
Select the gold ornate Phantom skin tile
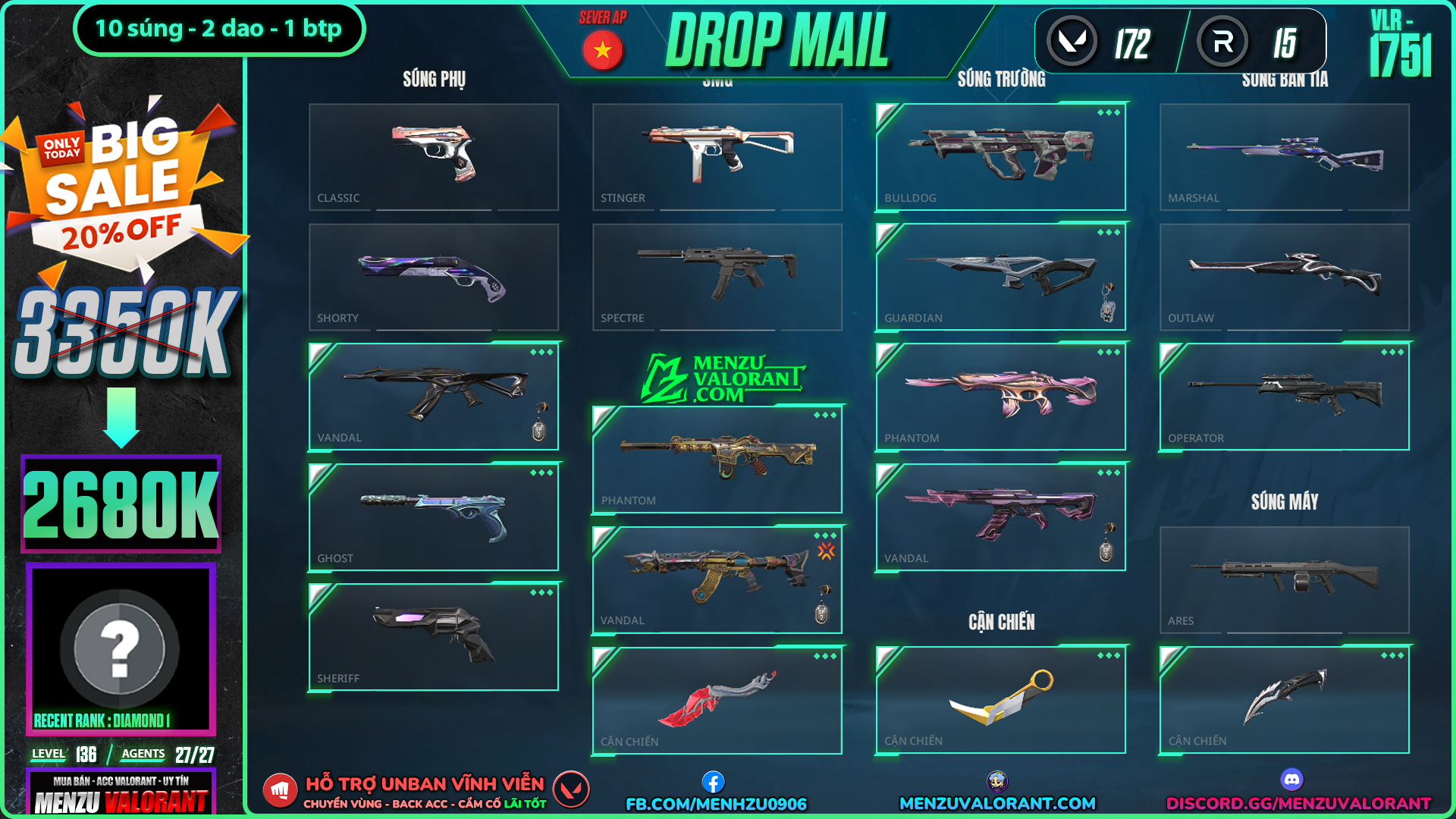(x=717, y=460)
